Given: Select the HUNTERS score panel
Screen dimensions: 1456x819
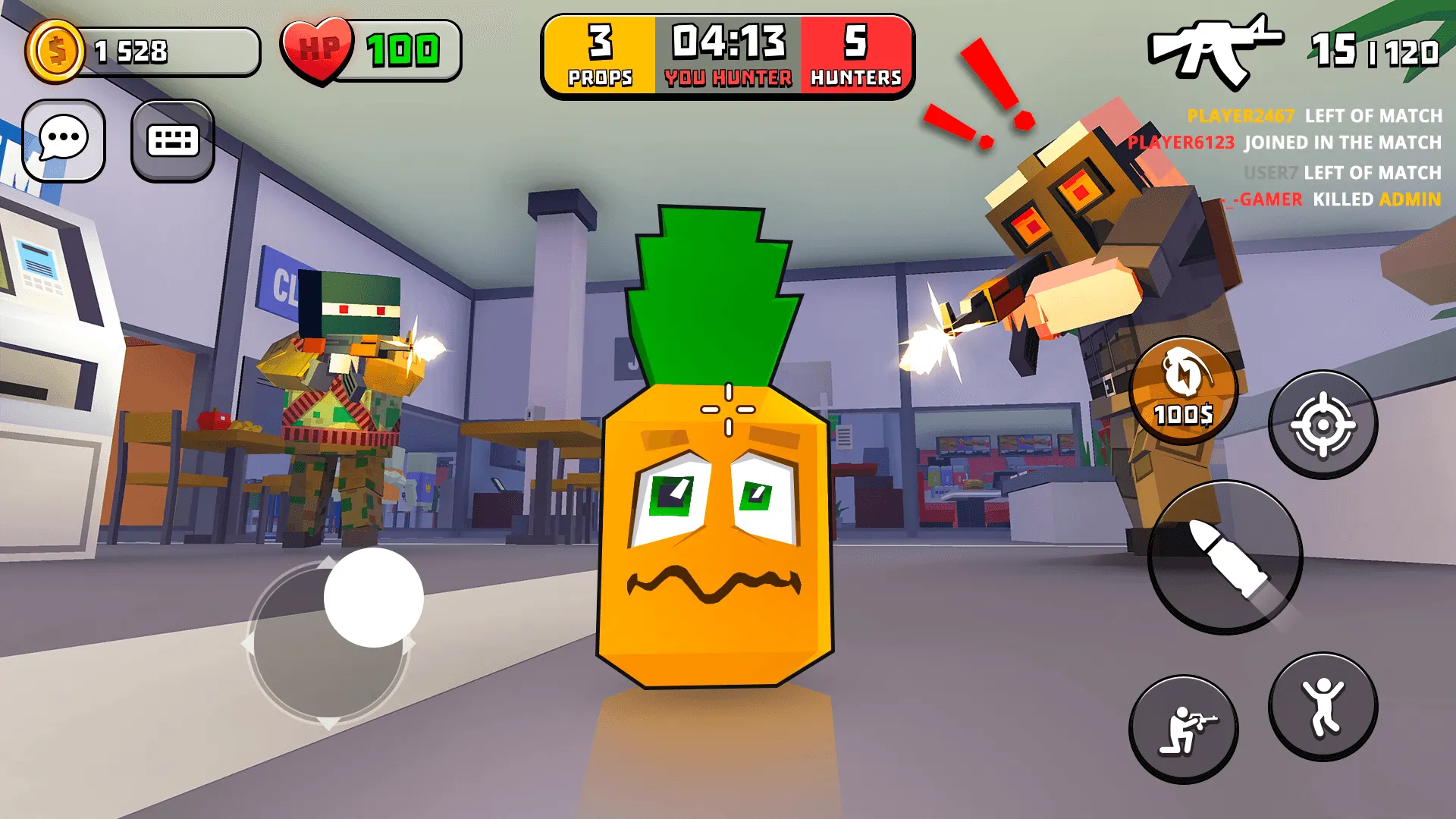Looking at the screenshot, I should (x=856, y=55).
